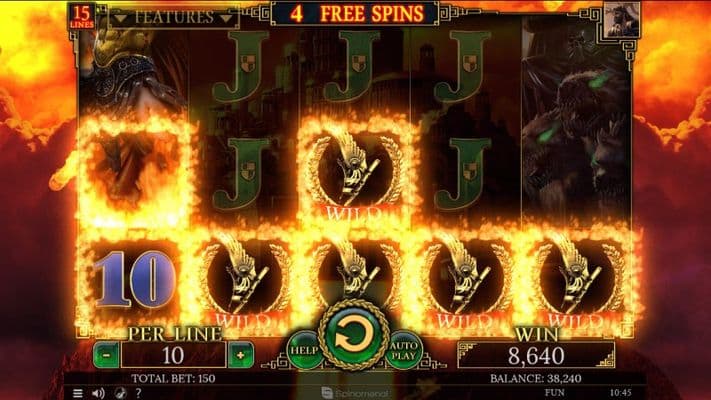Spin the reels with the green button
This screenshot has width=711, height=400.
(x=354, y=337)
